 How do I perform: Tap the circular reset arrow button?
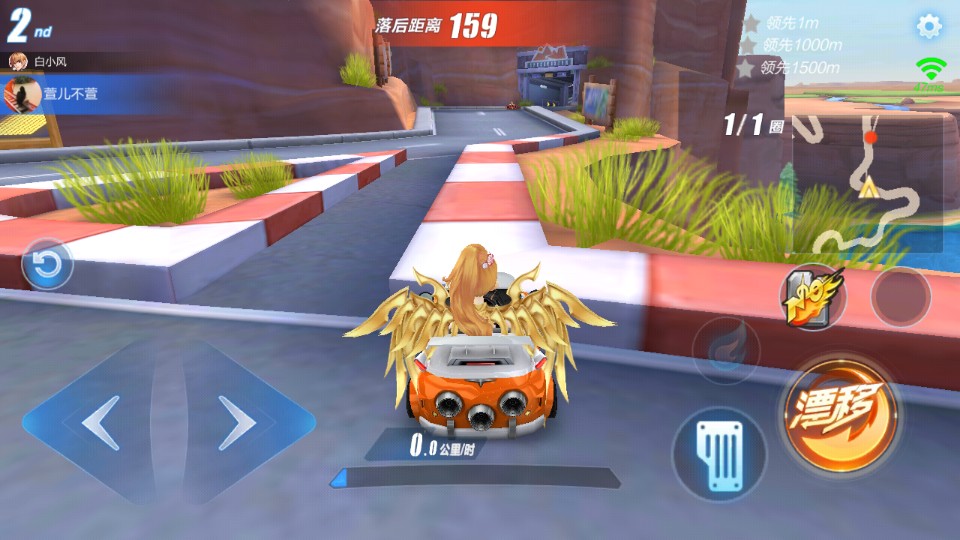point(46,265)
